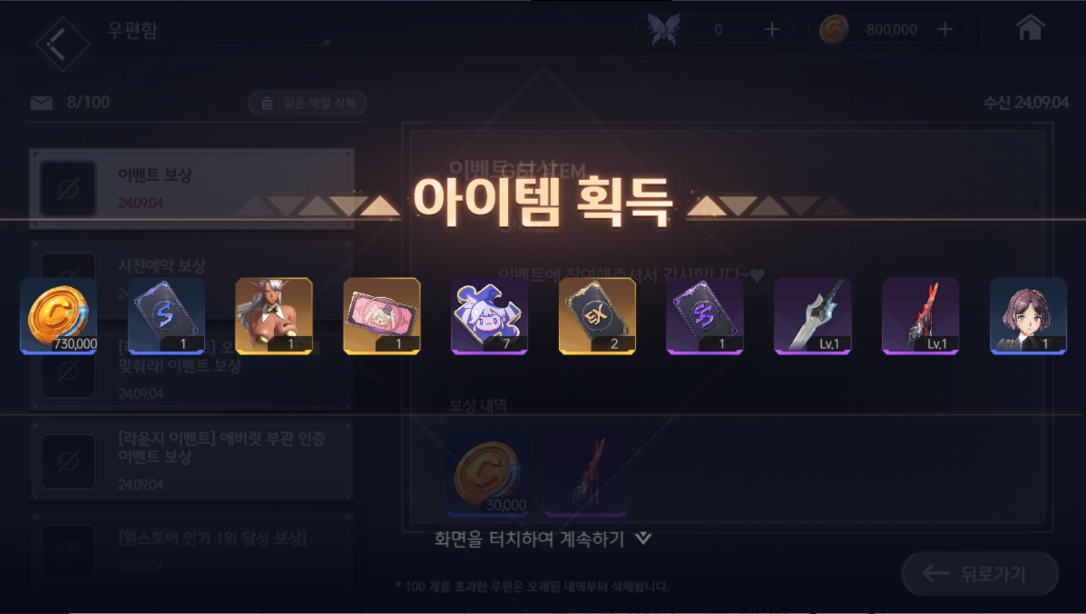
Task: Delete read mail with the trash button
Action: click(308, 103)
